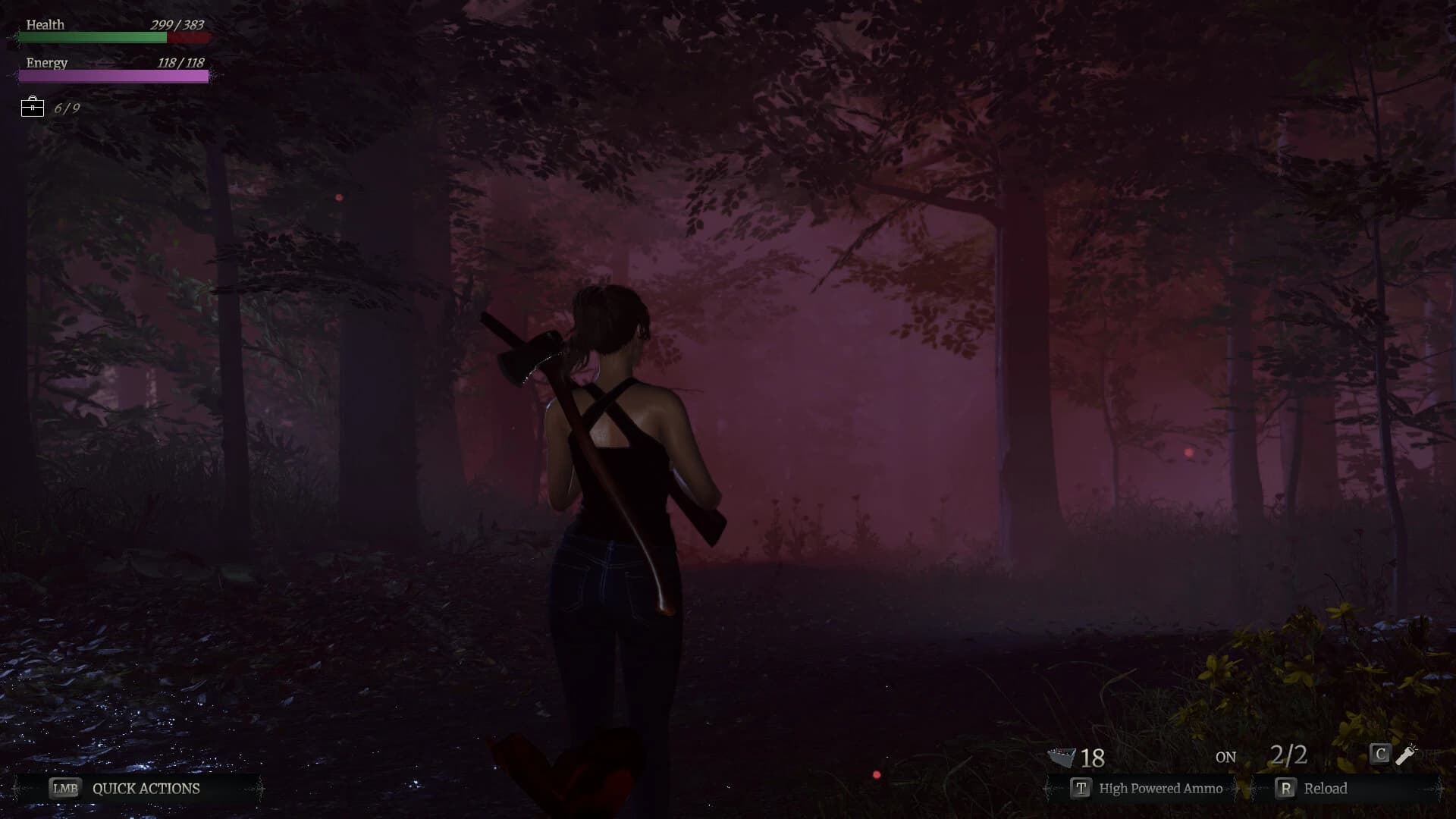Image resolution: width=1456 pixels, height=819 pixels.
Task: Click the R key icon before Reload
Action: pyautogui.click(x=1285, y=789)
